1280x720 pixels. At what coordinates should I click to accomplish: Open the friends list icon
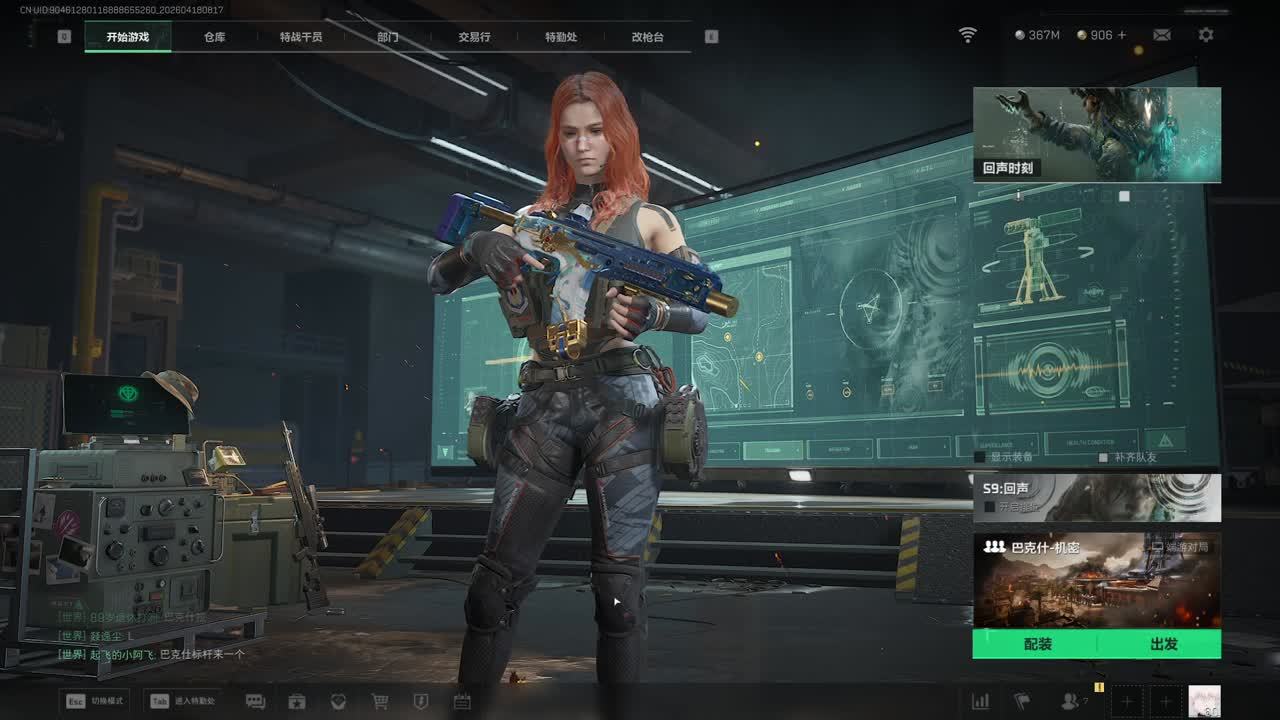coord(1071,701)
